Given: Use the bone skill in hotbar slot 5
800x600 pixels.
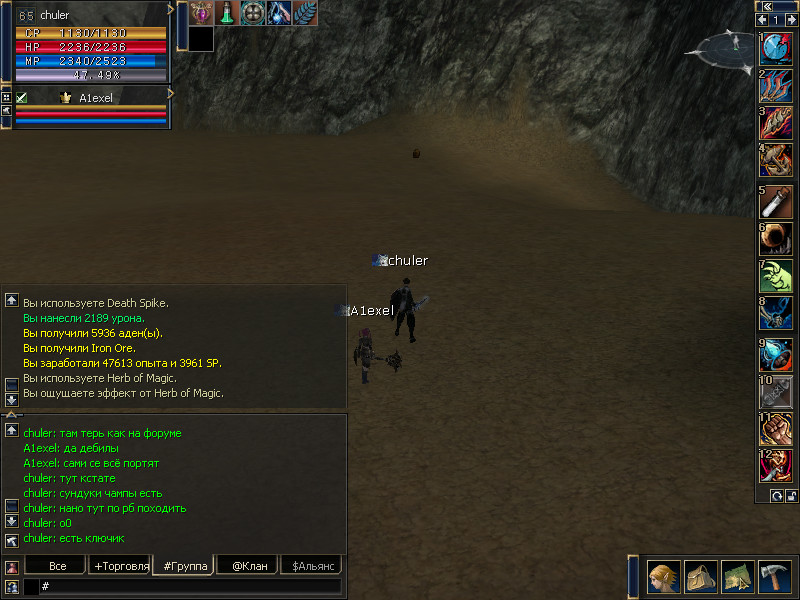Looking at the screenshot, I should click(x=776, y=202).
